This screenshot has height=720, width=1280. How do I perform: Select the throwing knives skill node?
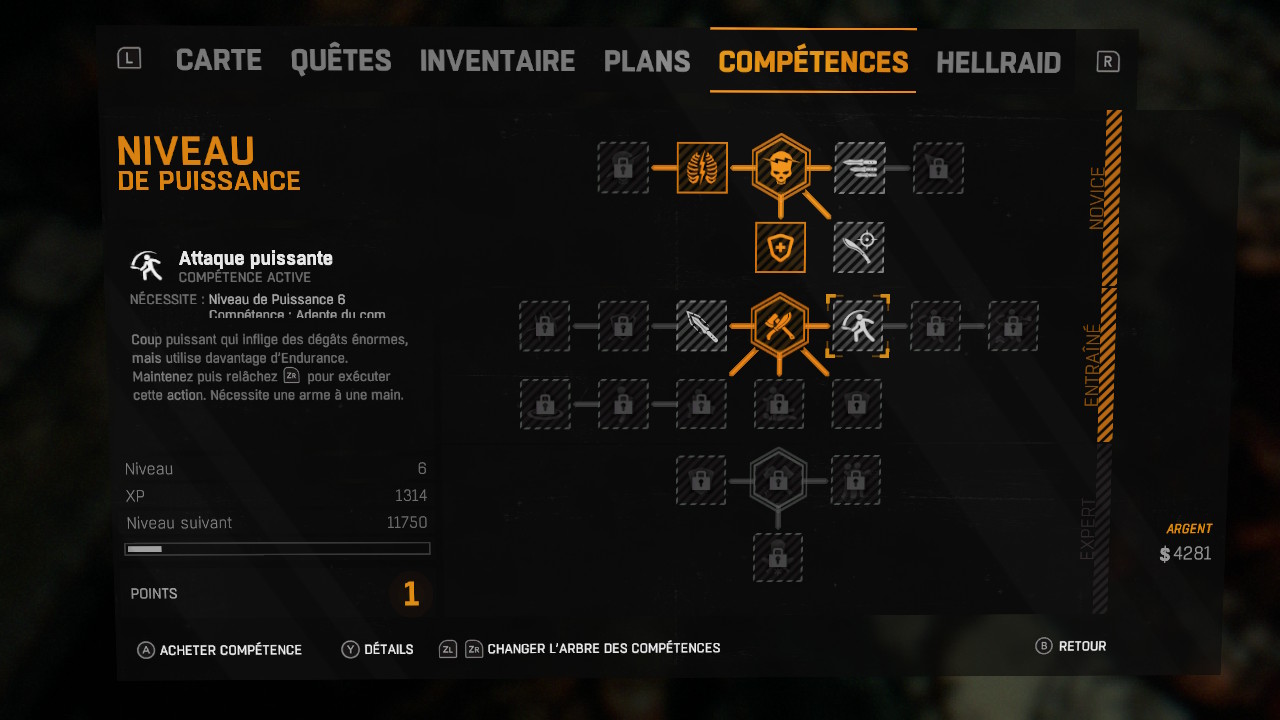859,168
